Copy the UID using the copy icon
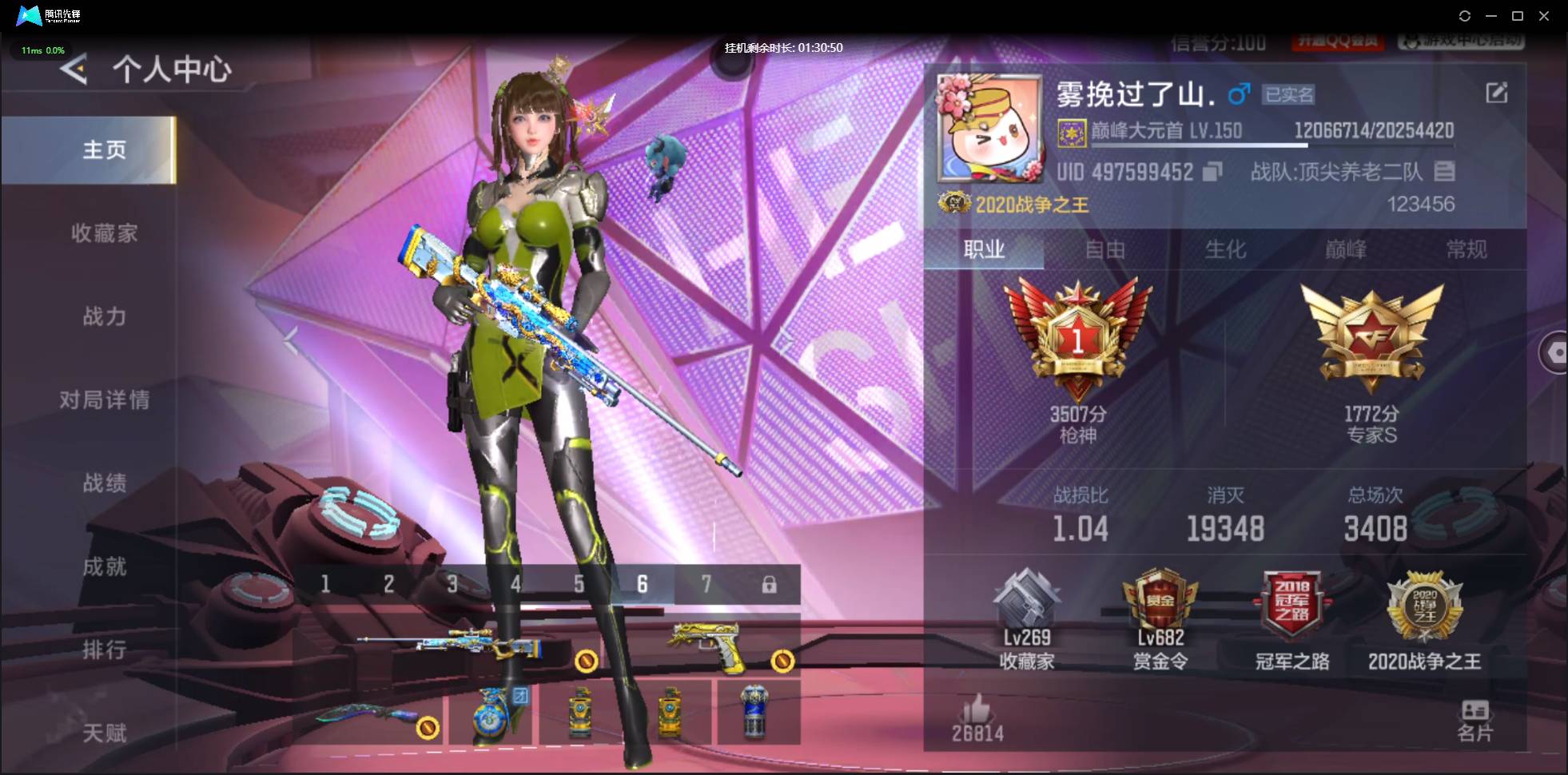1568x775 pixels. pyautogui.click(x=1213, y=172)
